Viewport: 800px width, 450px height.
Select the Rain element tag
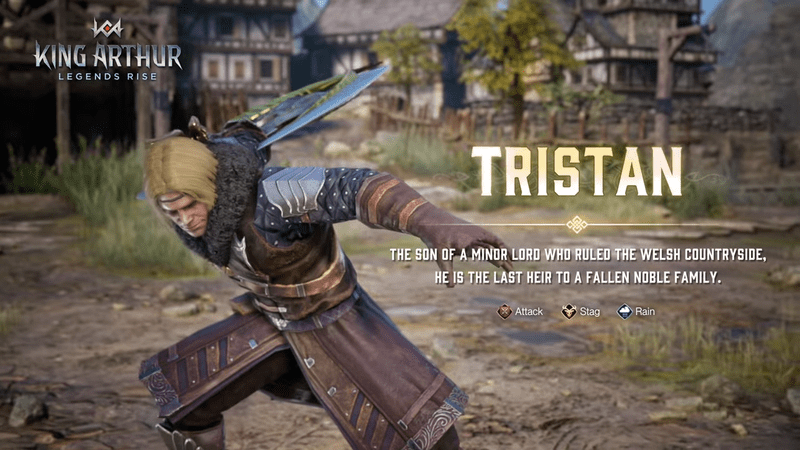(x=638, y=312)
